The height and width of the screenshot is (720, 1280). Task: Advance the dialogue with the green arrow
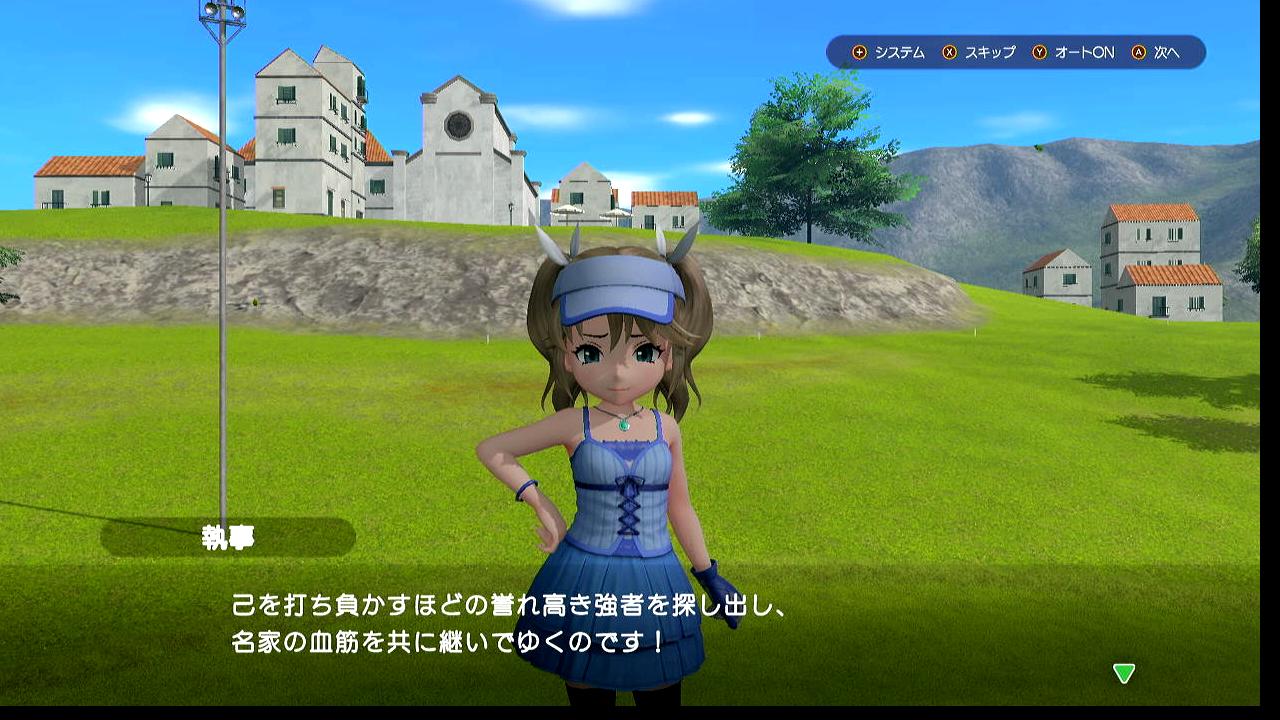pos(1124,673)
